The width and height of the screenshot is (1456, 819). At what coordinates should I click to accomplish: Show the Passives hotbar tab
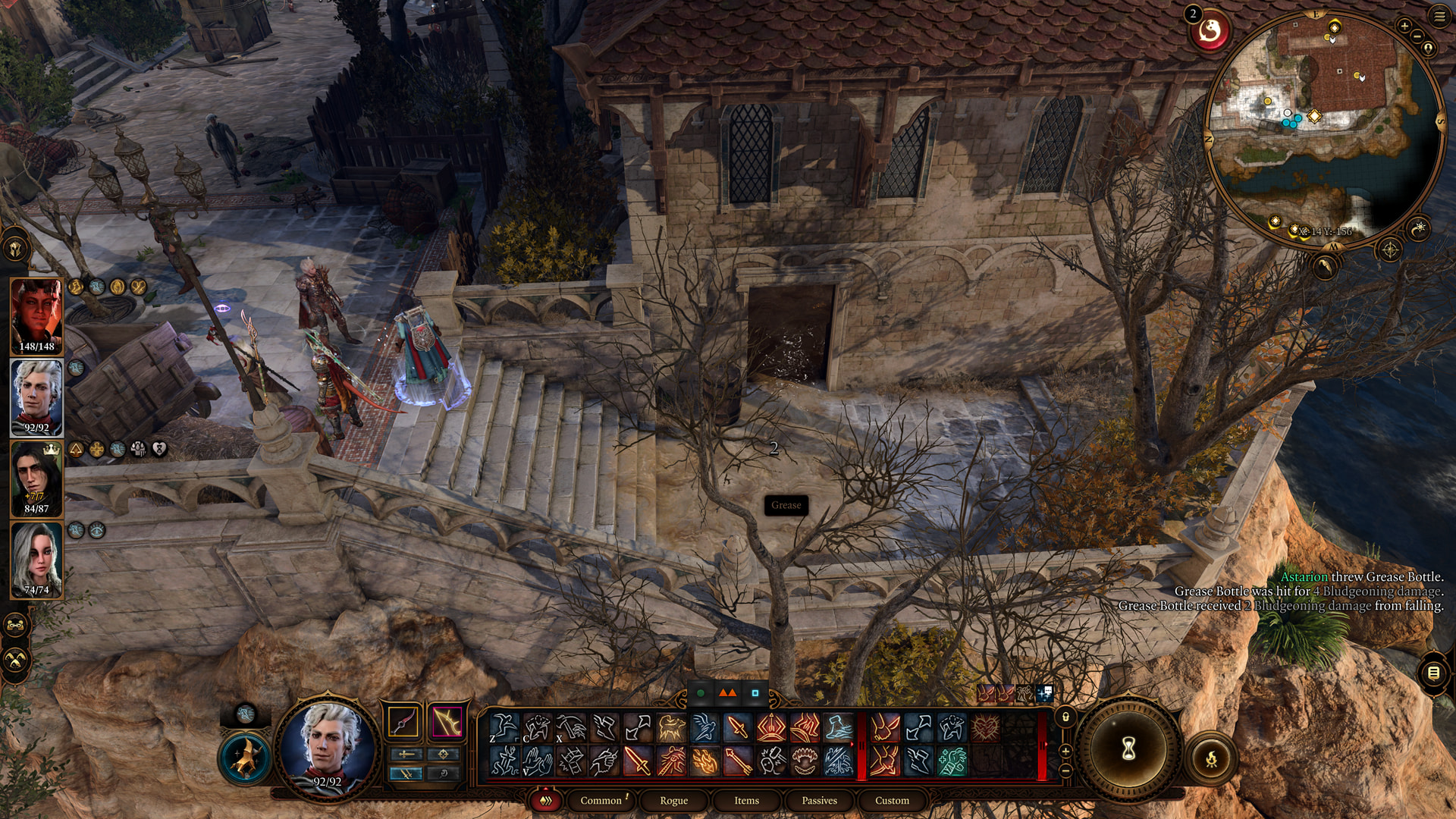click(819, 800)
